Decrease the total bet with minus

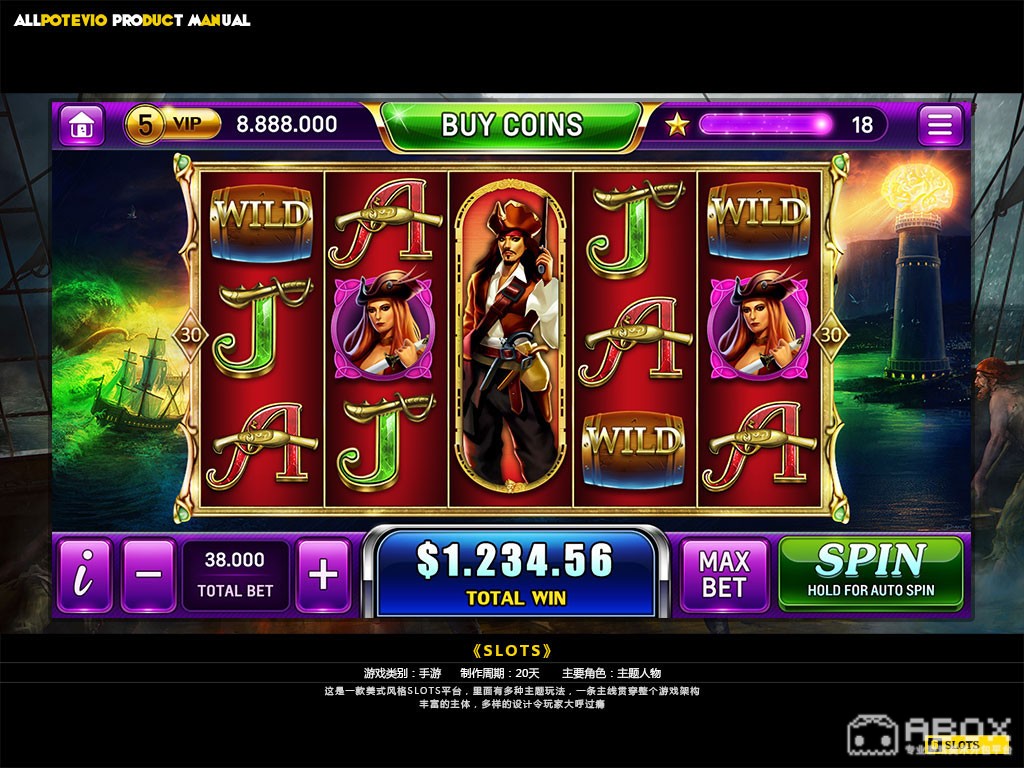pyautogui.click(x=148, y=575)
